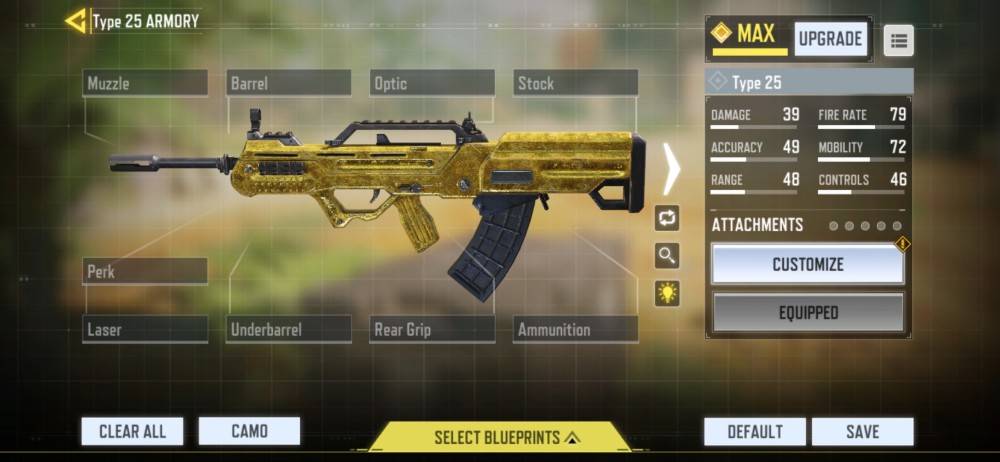Tap the magnifying glass inspect icon
The width and height of the screenshot is (1000, 462).
[667, 256]
